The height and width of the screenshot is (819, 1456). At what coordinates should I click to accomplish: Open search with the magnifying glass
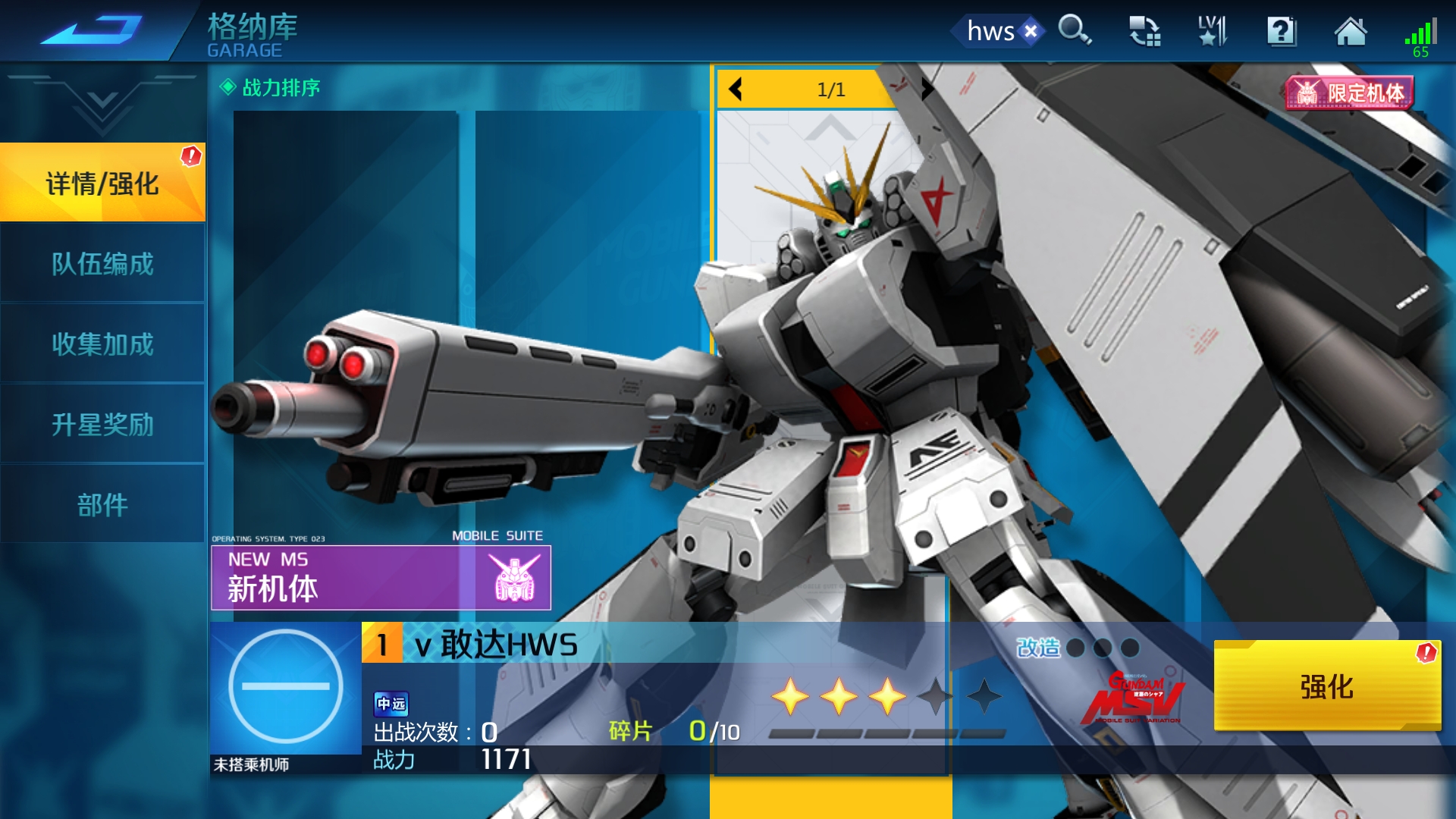tap(1075, 31)
